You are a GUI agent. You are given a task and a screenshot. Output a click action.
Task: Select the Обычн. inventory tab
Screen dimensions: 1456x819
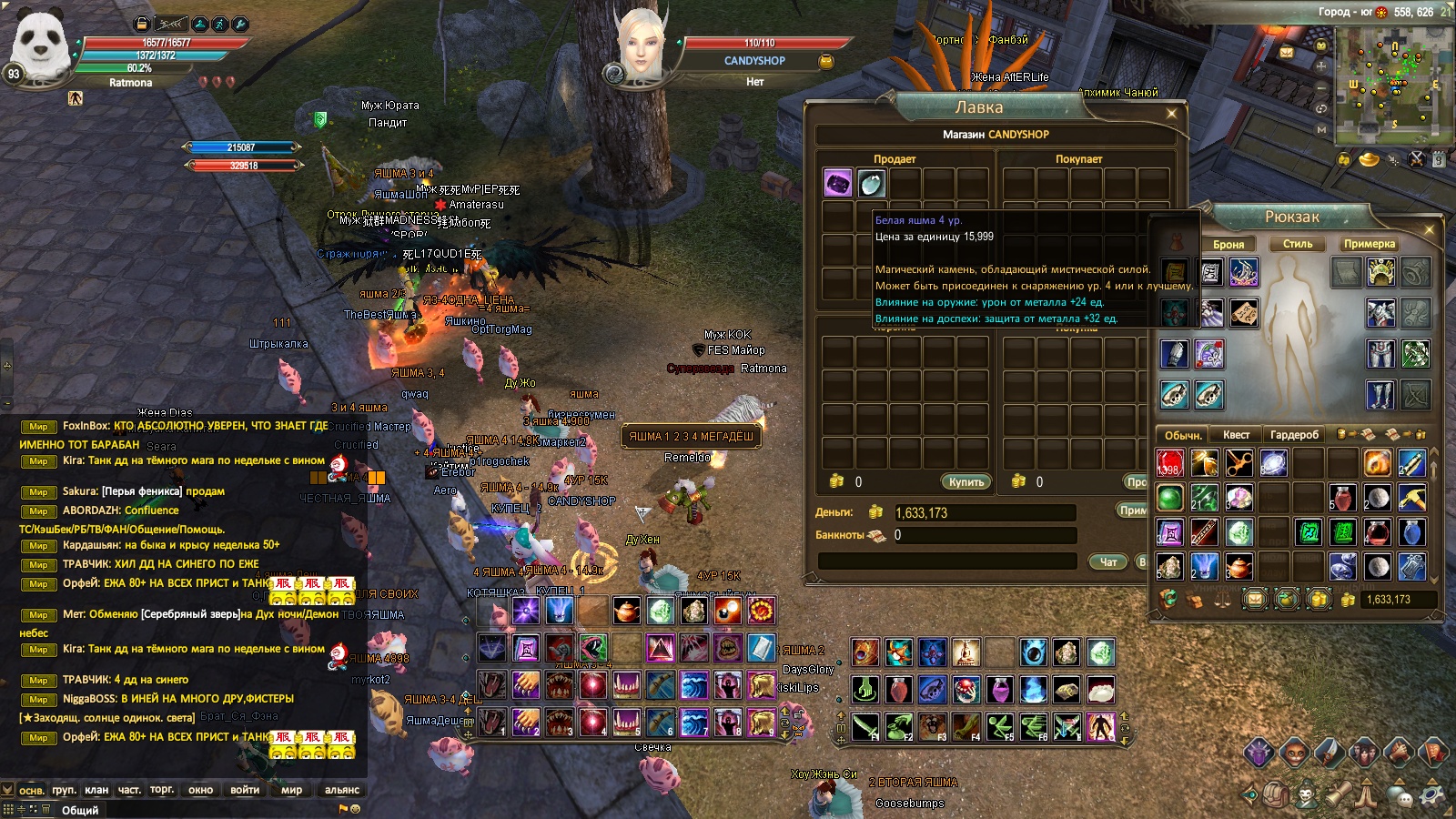coord(1183,435)
